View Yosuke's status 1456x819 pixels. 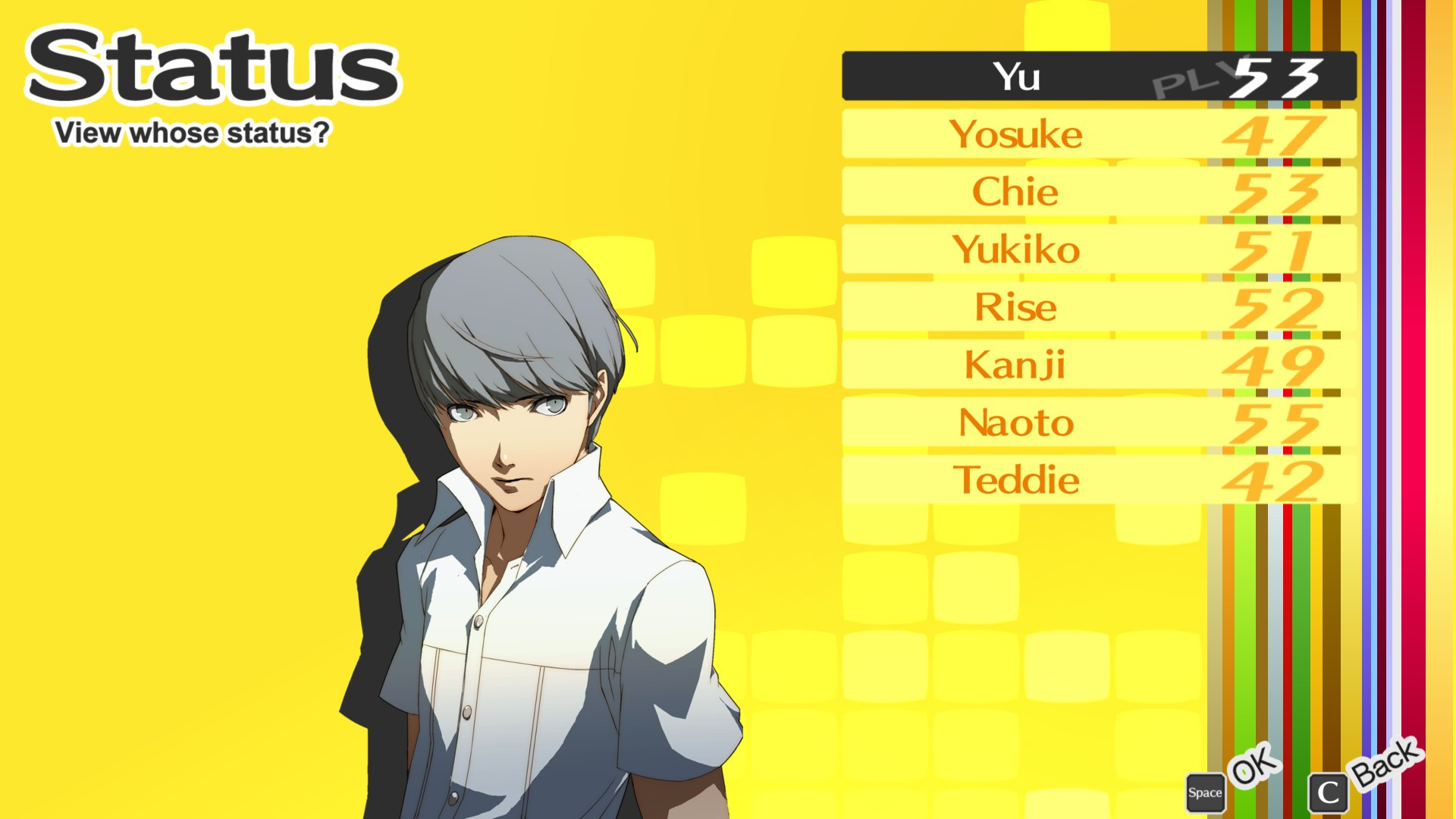(1016, 135)
